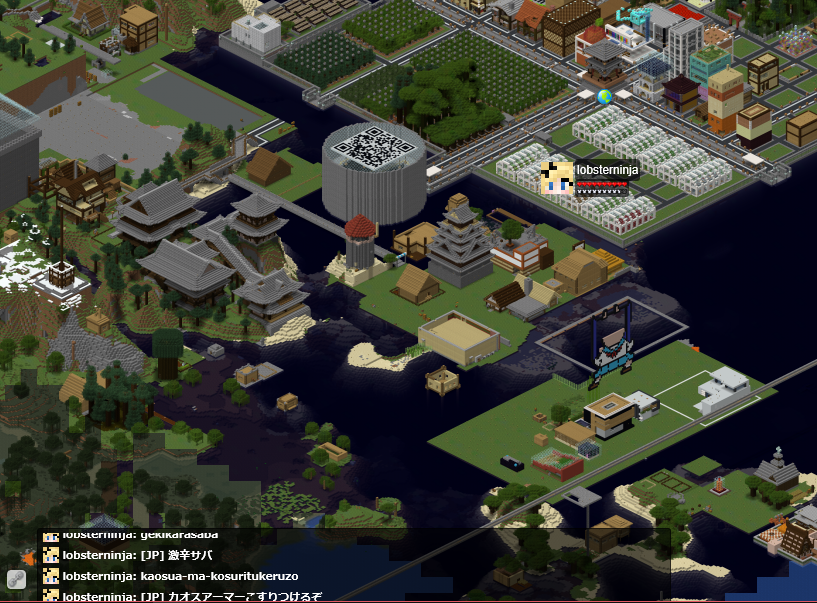Click the link icon button
Image resolution: width=817 pixels, height=603 pixels.
tap(16, 579)
